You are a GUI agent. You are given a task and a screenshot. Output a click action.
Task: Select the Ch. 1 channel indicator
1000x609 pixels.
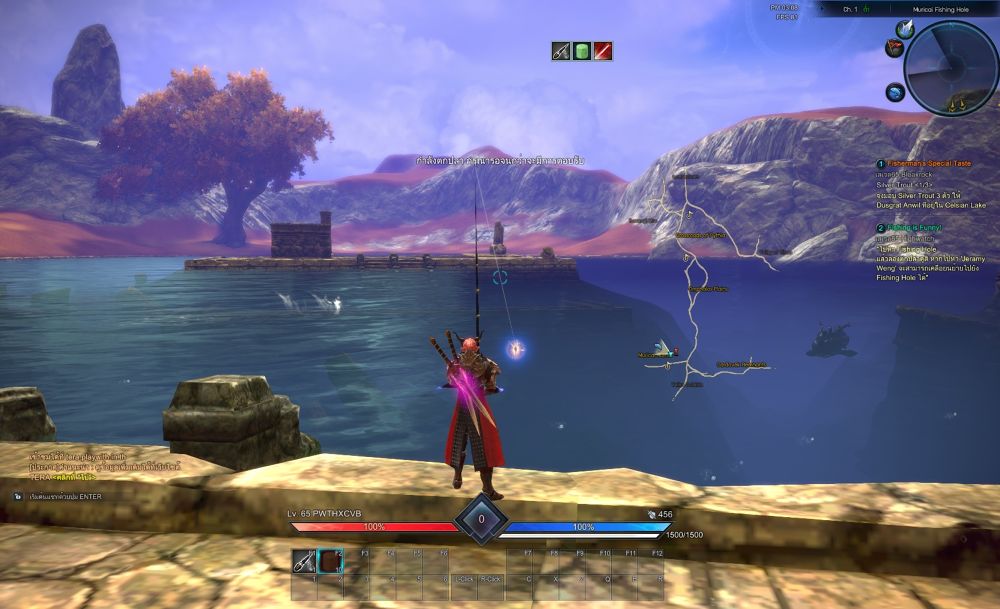[x=853, y=9]
